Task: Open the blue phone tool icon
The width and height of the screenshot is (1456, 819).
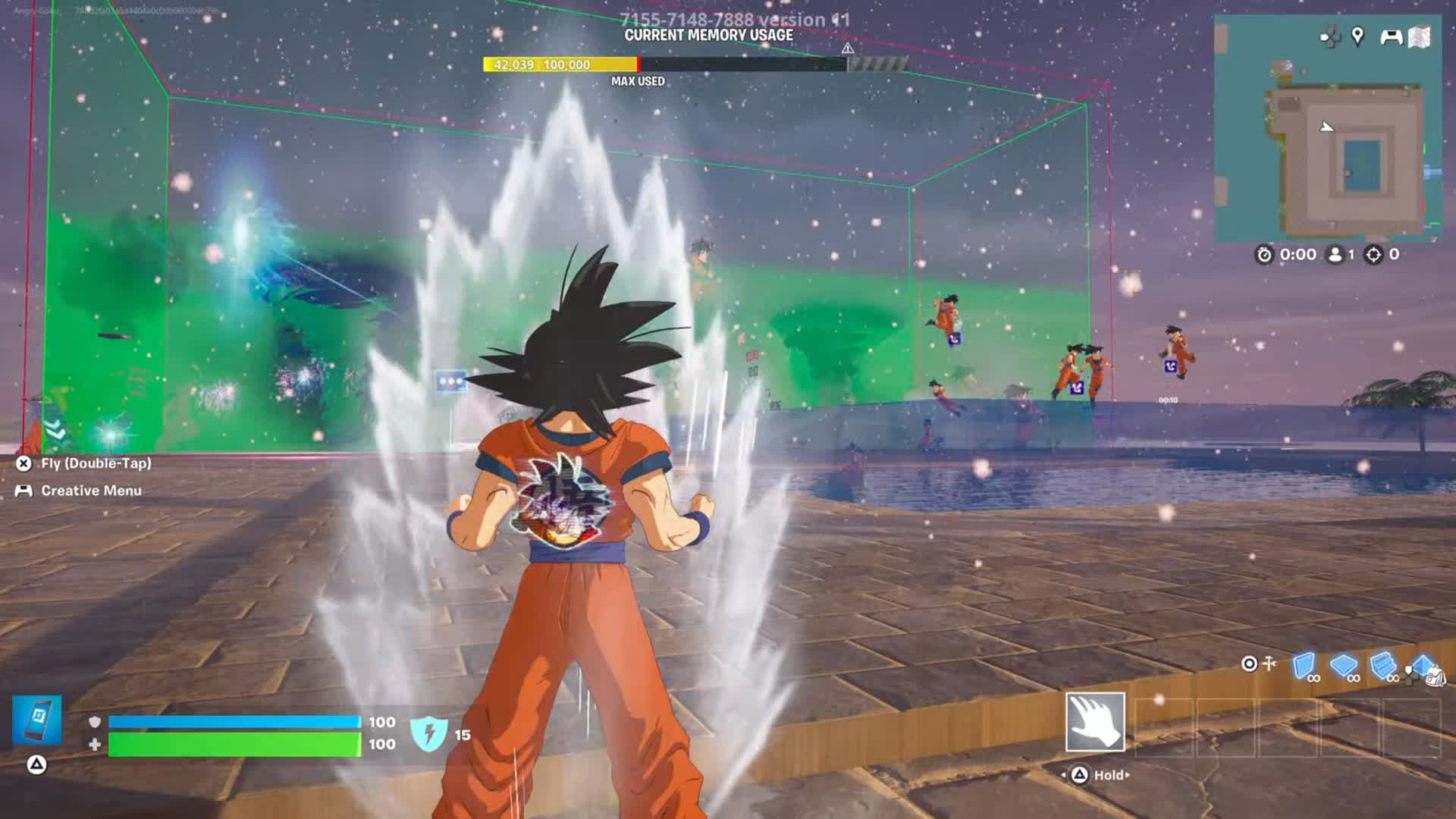Action: (37, 720)
